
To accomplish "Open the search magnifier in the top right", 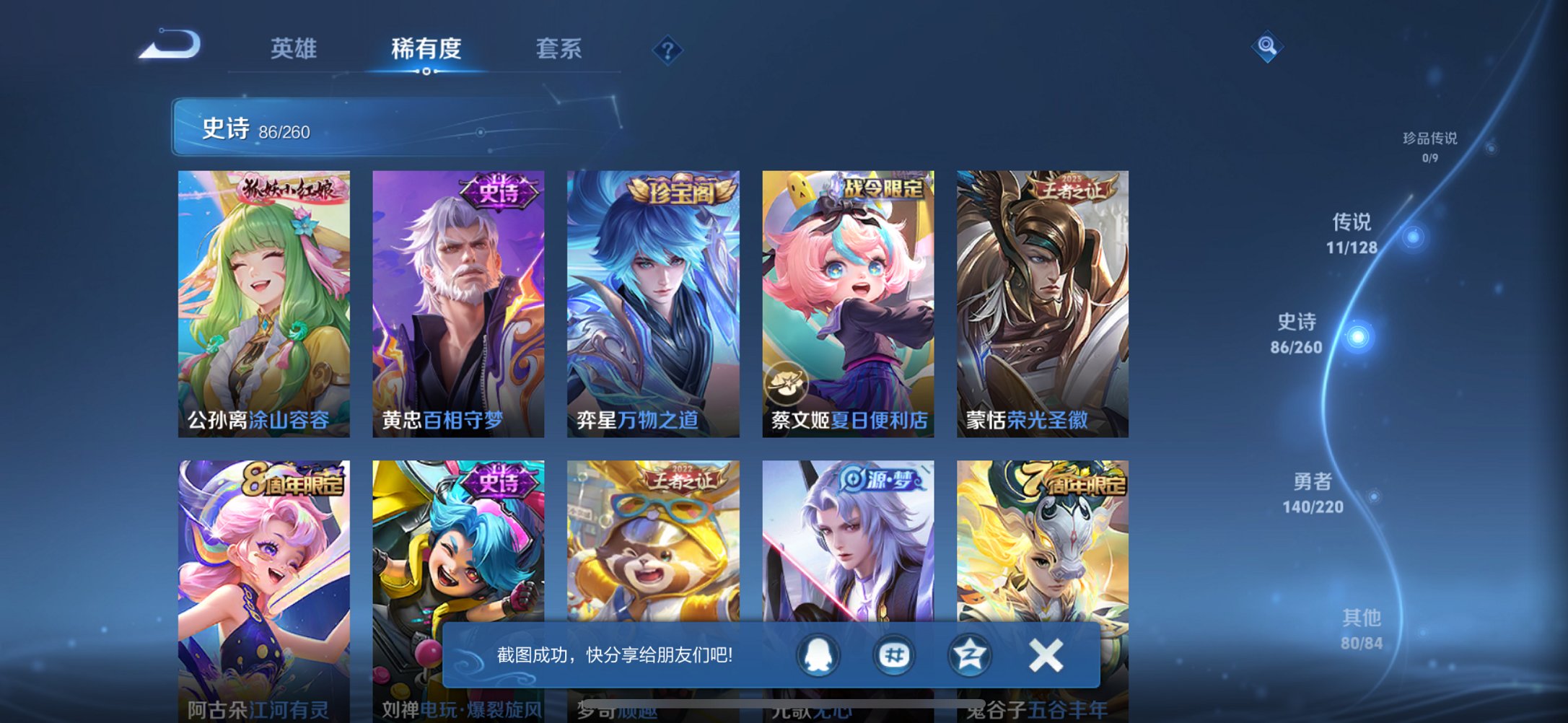I will 1266,48.
